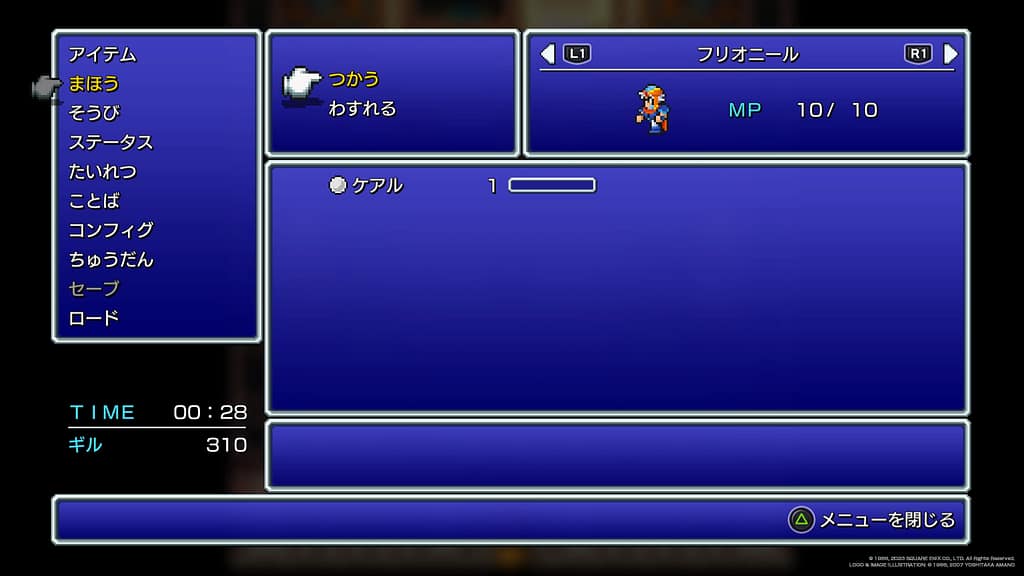Screen dimensions: 1024x576
Task: Choose つかう to use a spell
Action: pyautogui.click(x=354, y=79)
